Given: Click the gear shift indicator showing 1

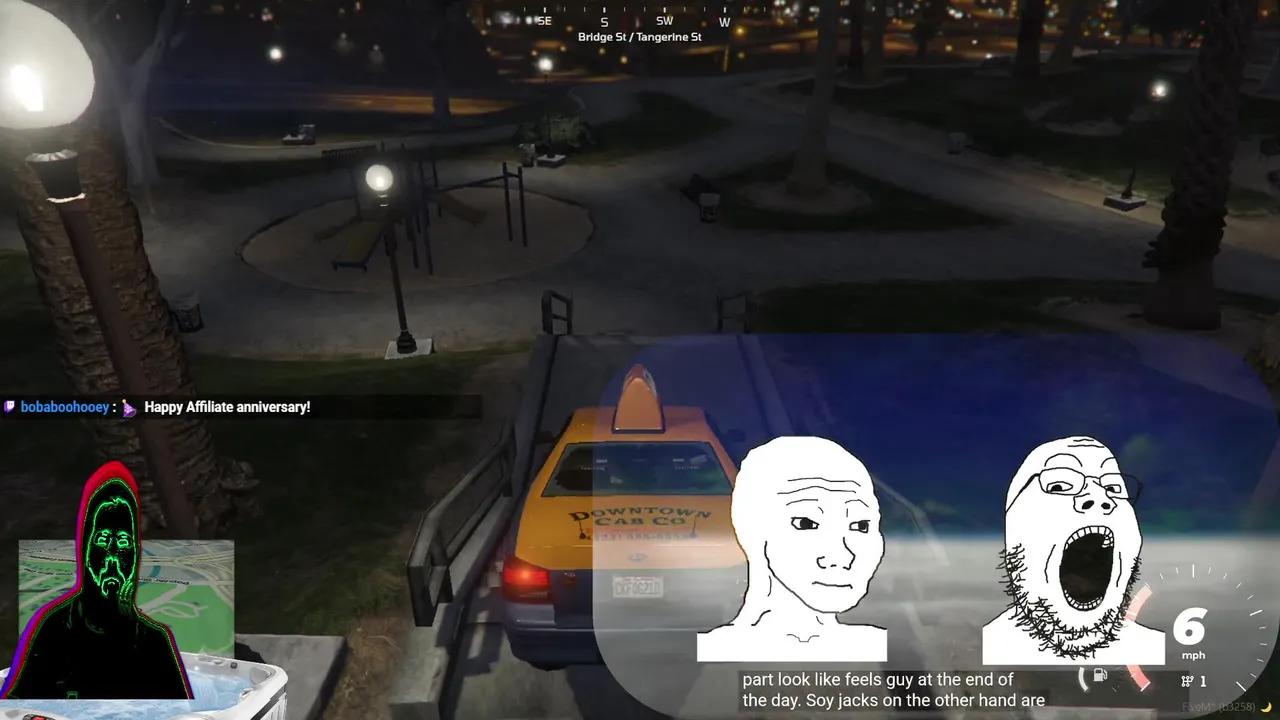Looking at the screenshot, I should (x=1192, y=681).
